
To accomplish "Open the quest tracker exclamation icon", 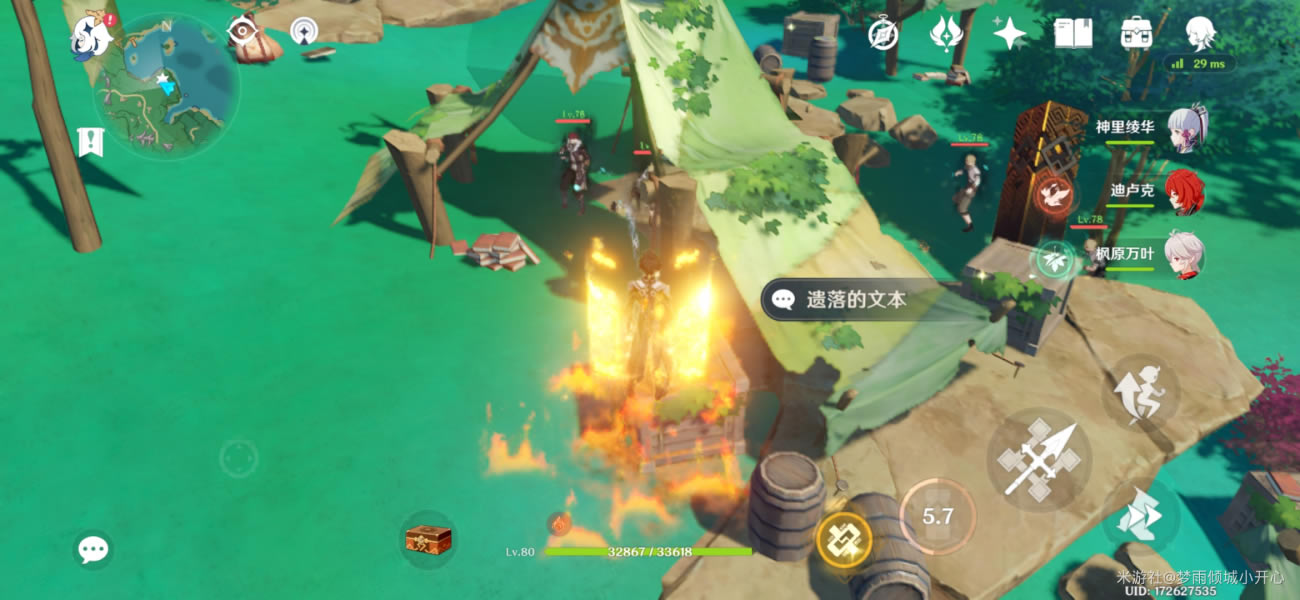I will pos(90,142).
